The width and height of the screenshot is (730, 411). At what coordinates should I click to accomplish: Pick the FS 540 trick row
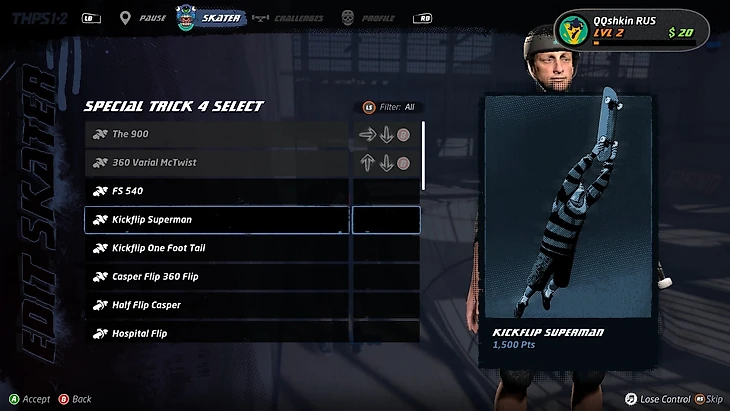[216, 191]
